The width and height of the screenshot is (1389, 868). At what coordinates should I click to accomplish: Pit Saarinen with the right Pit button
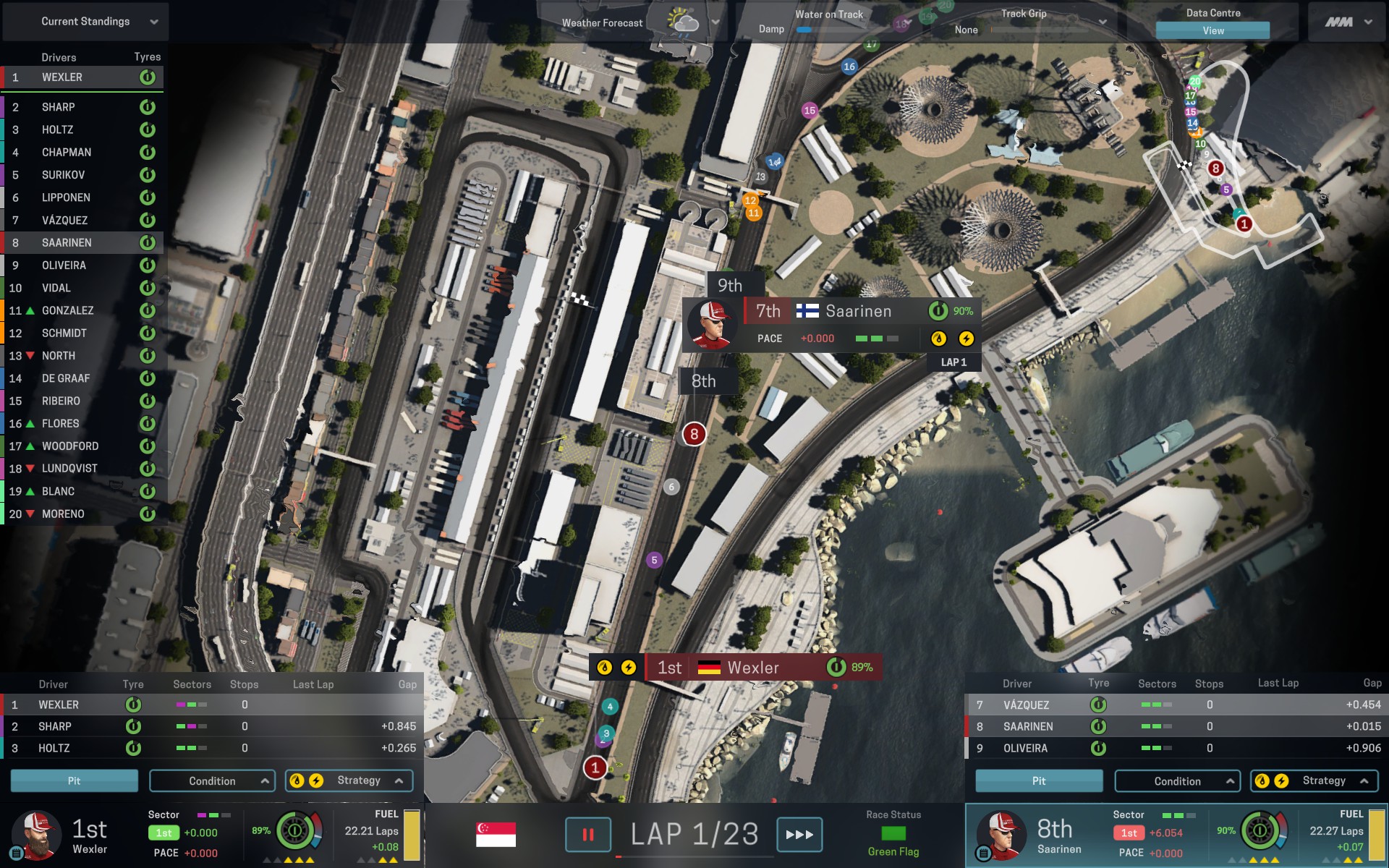pyautogui.click(x=1039, y=781)
